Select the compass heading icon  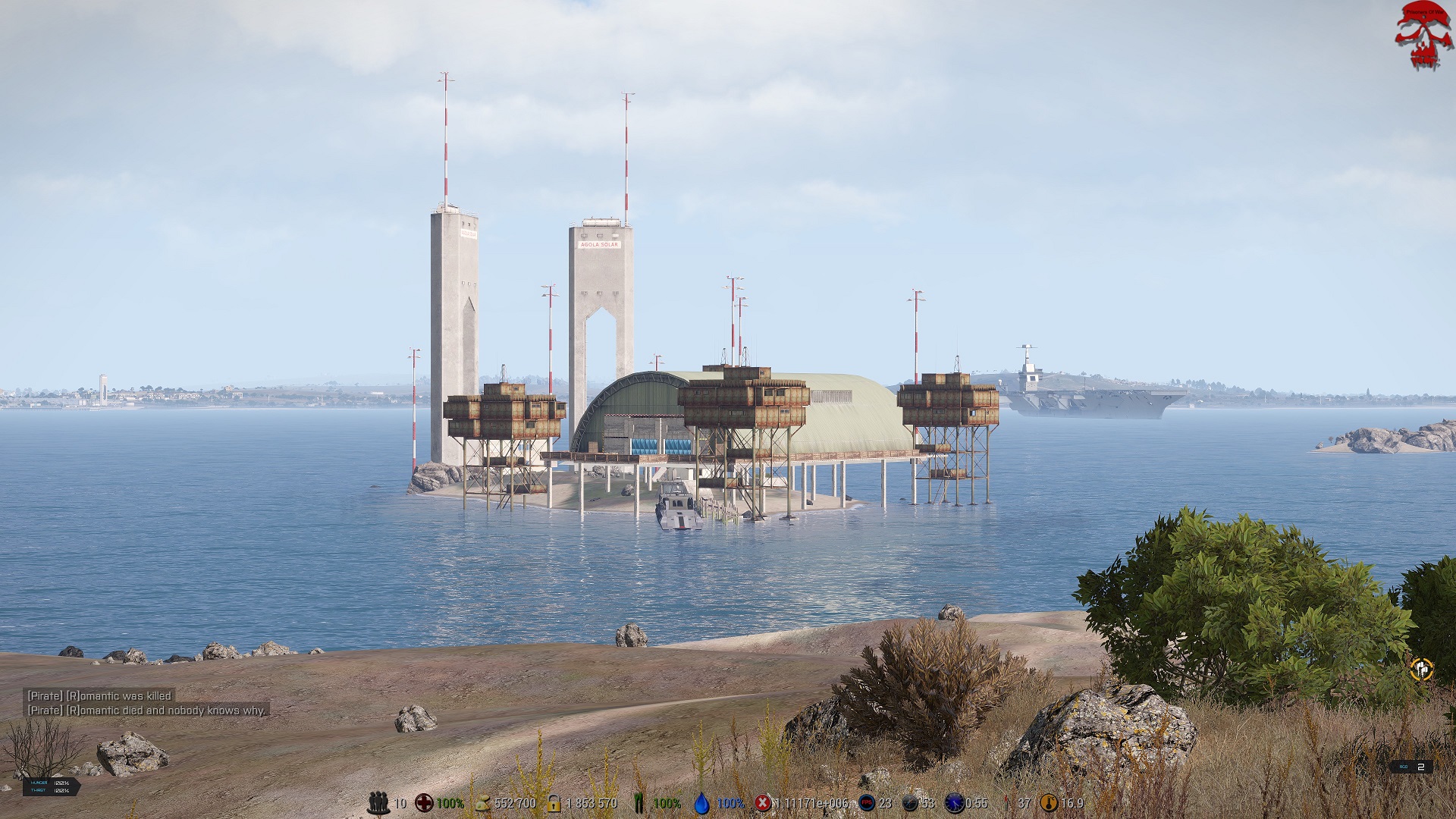click(x=910, y=803)
